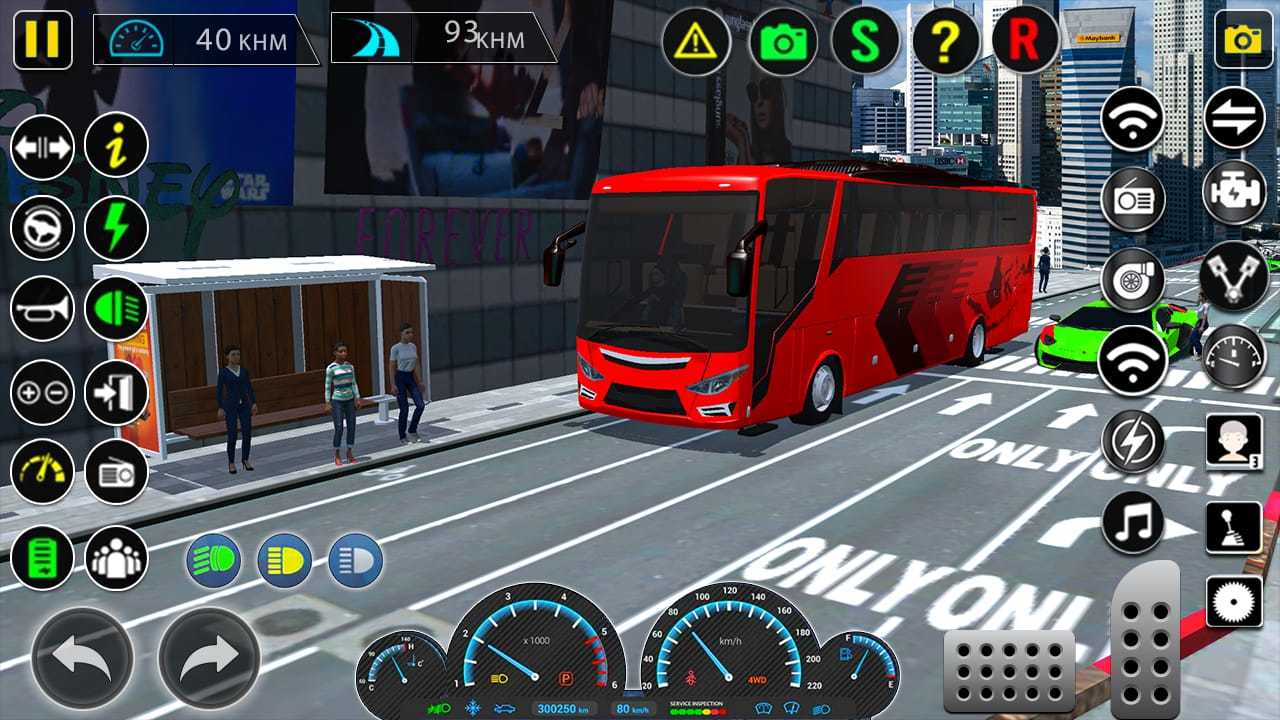Open the info button

coord(116,145)
